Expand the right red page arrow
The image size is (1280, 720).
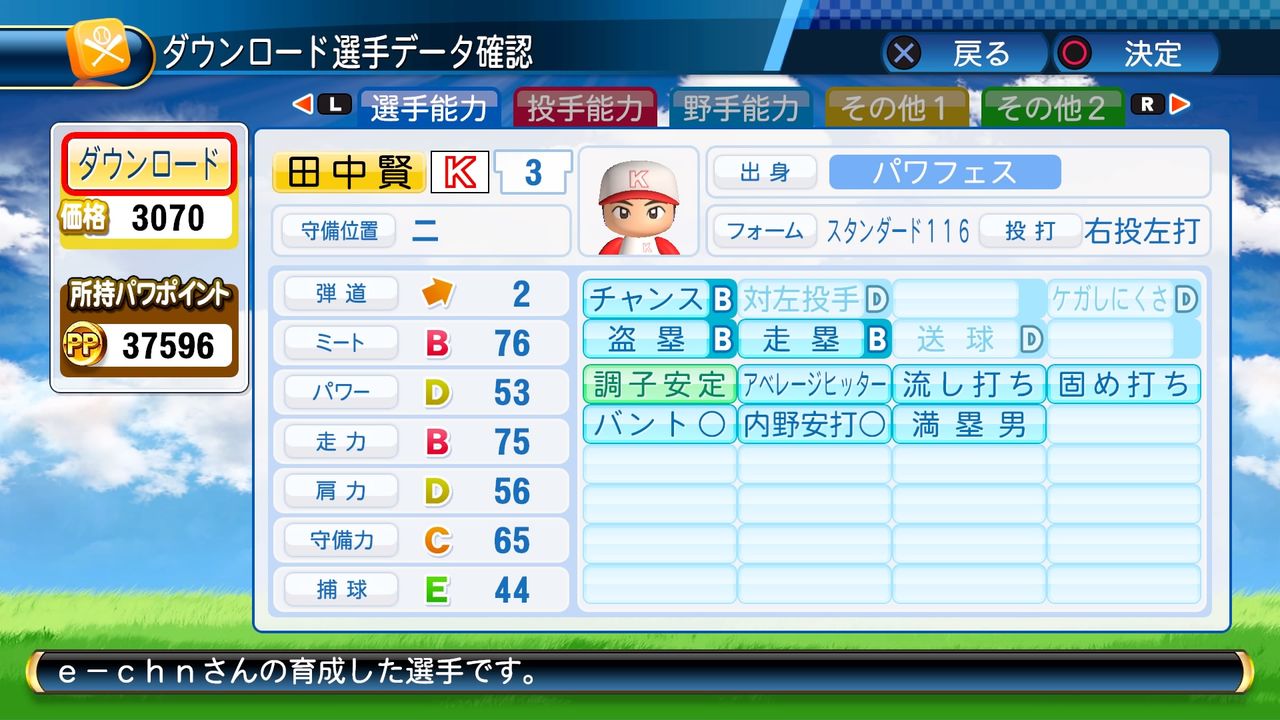[1177, 103]
